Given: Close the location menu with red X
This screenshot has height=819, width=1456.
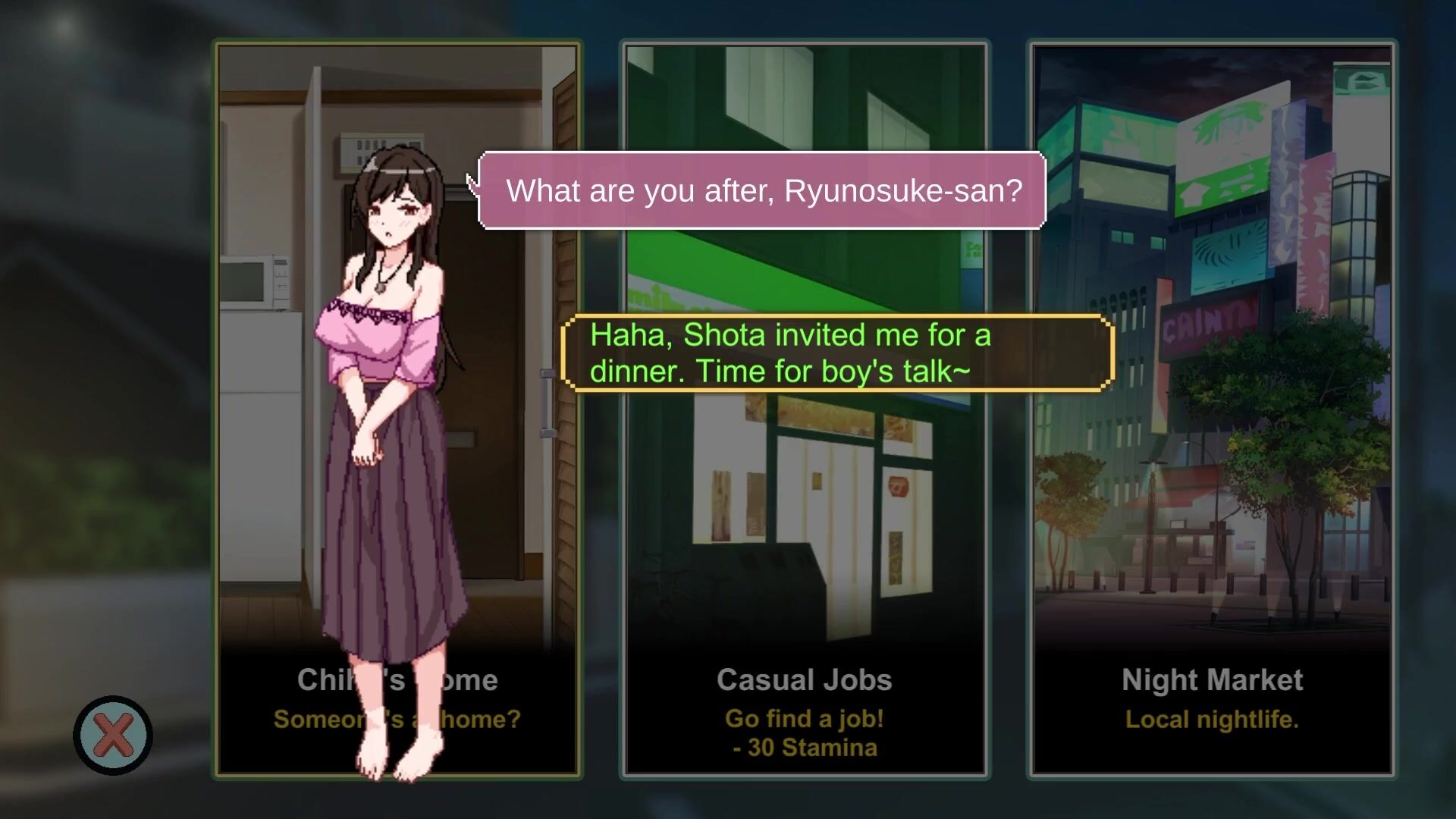Looking at the screenshot, I should pyautogui.click(x=113, y=735).
